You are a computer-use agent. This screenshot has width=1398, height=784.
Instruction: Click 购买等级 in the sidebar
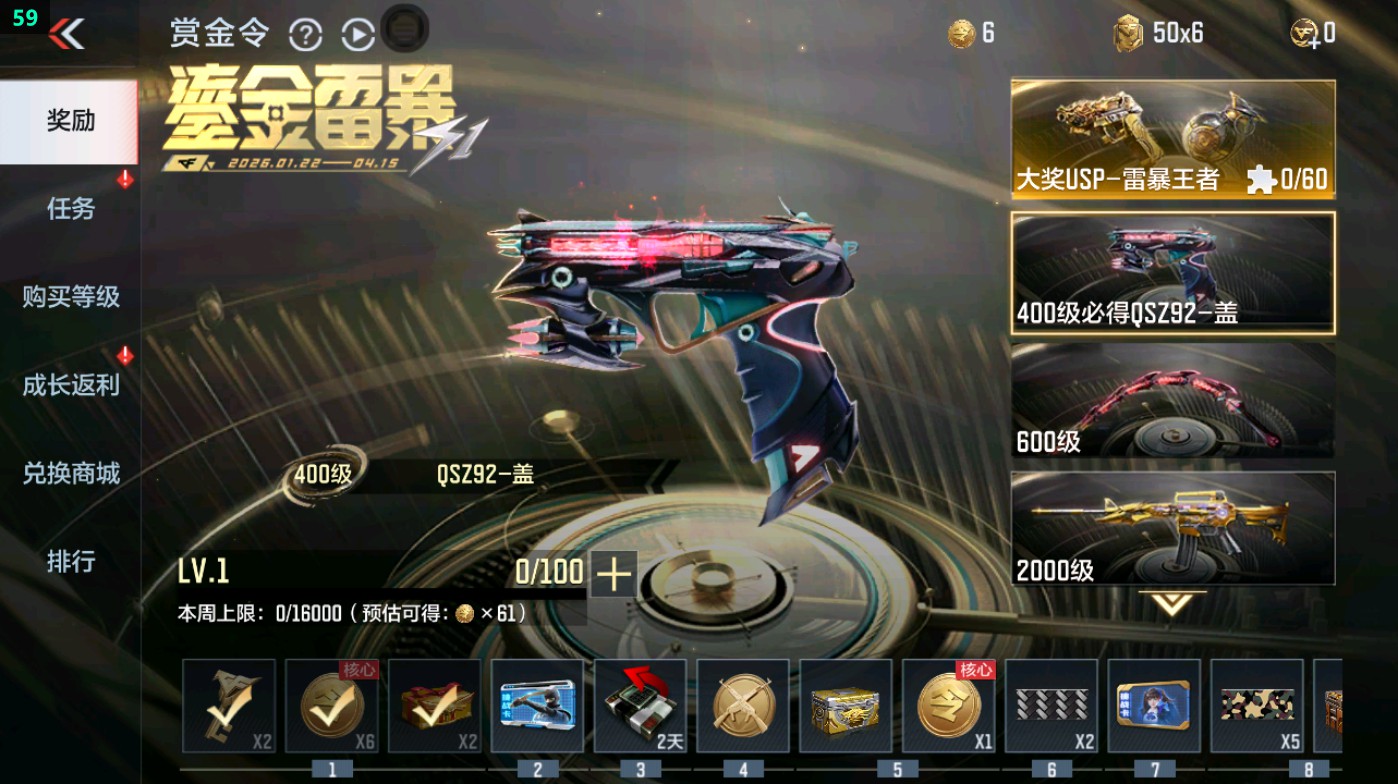71,296
